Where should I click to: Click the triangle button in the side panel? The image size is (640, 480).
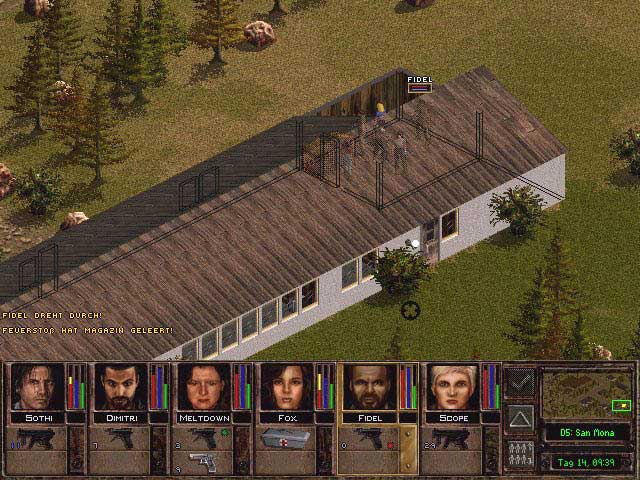click(x=520, y=417)
